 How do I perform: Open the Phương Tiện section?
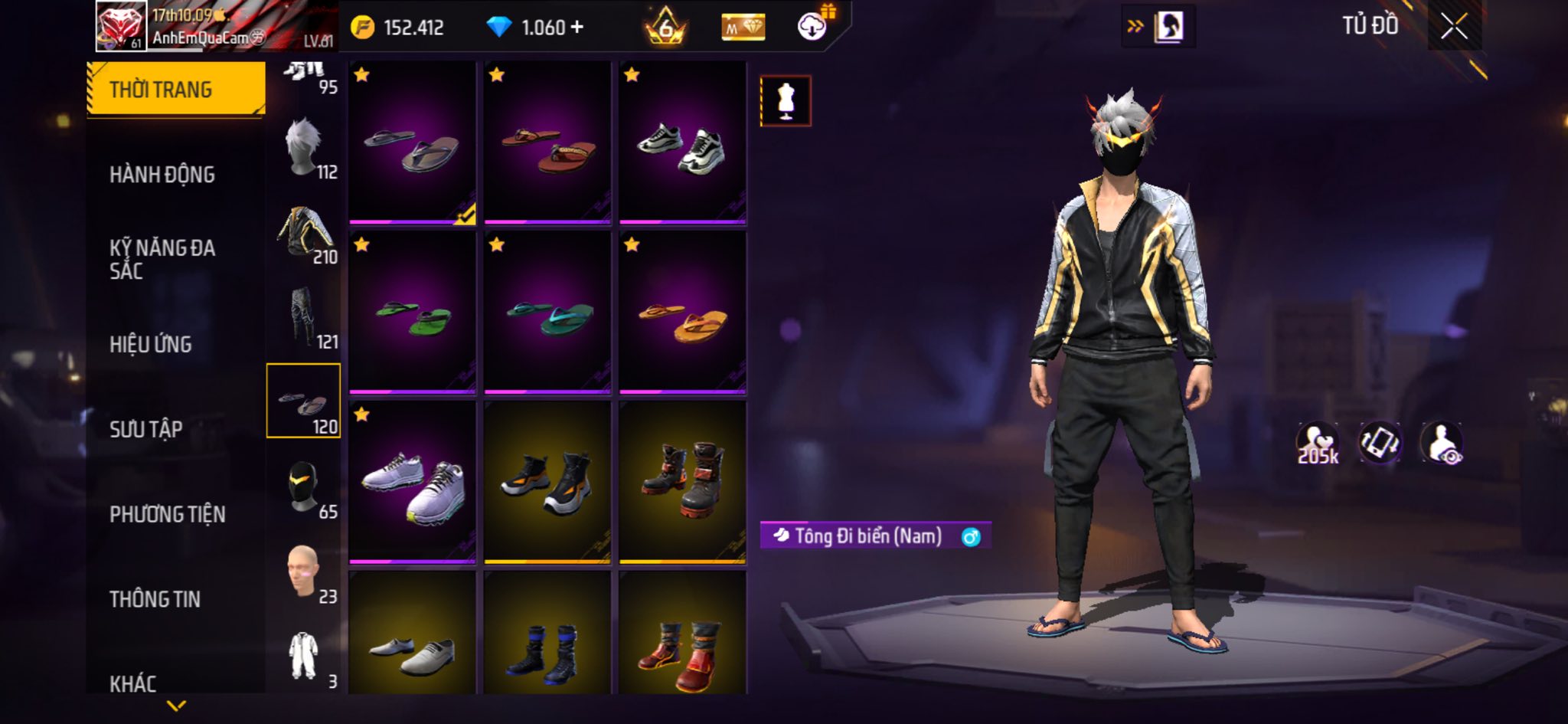click(168, 514)
